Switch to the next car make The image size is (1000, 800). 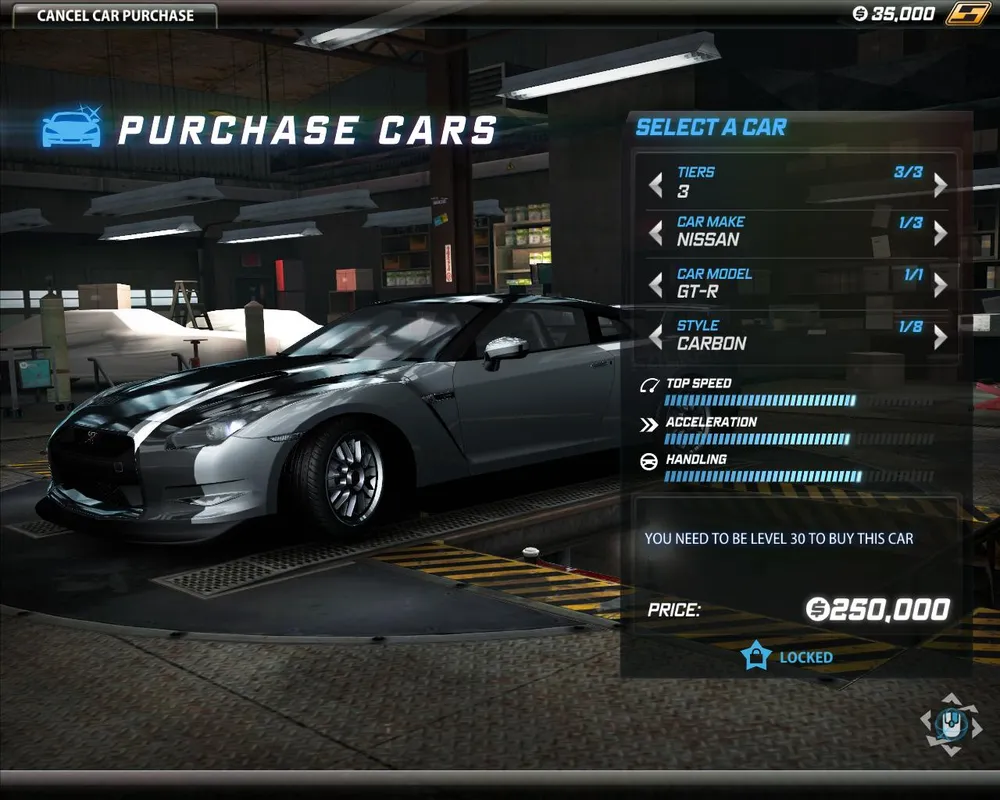click(940, 234)
